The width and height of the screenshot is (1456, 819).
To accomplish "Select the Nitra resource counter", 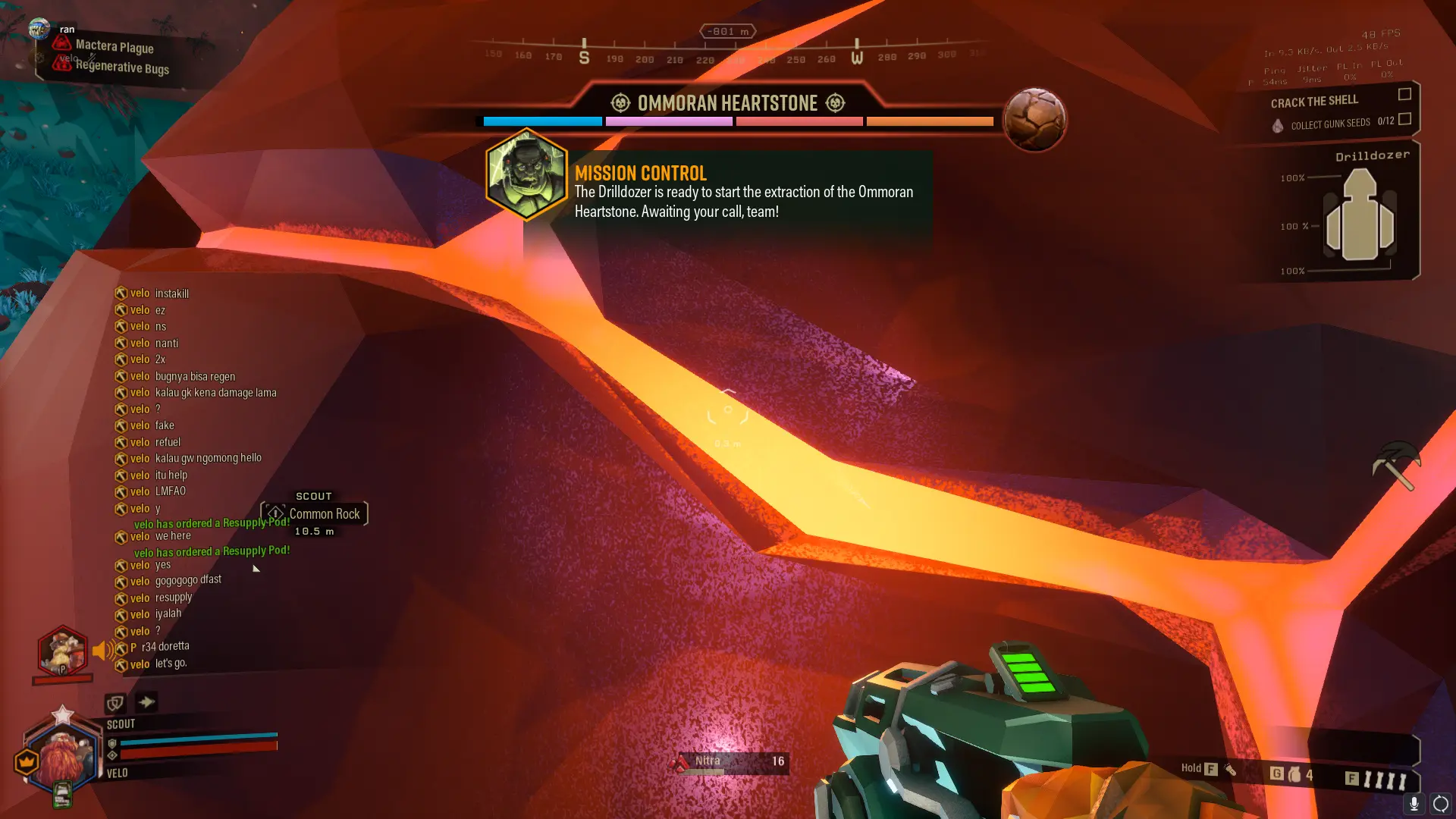I will point(730,762).
